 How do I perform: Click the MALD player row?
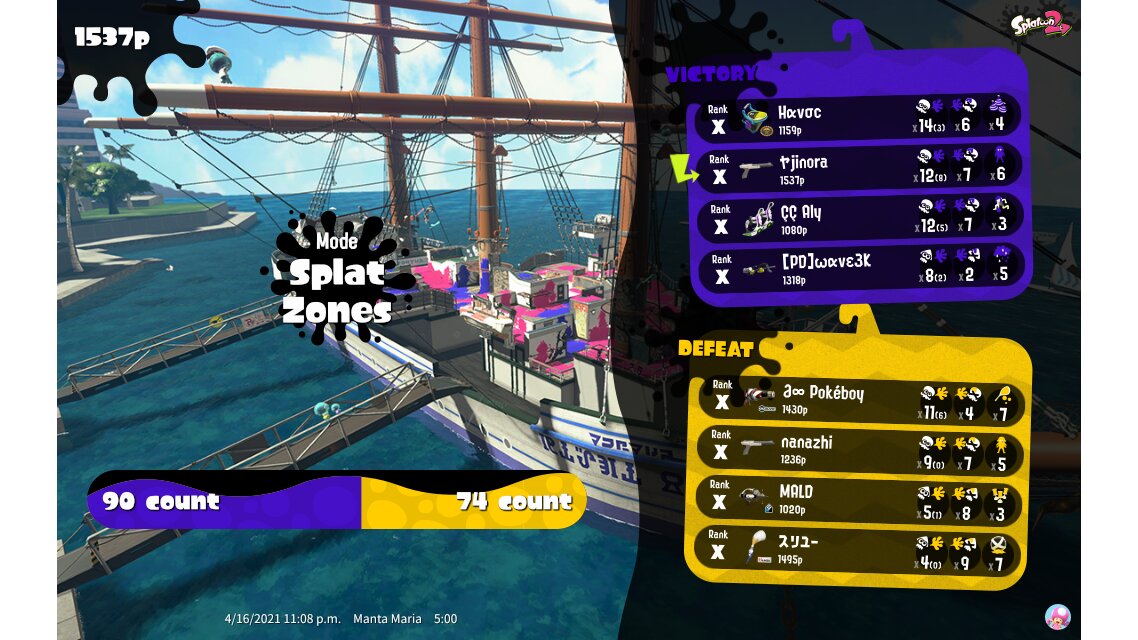coord(860,499)
